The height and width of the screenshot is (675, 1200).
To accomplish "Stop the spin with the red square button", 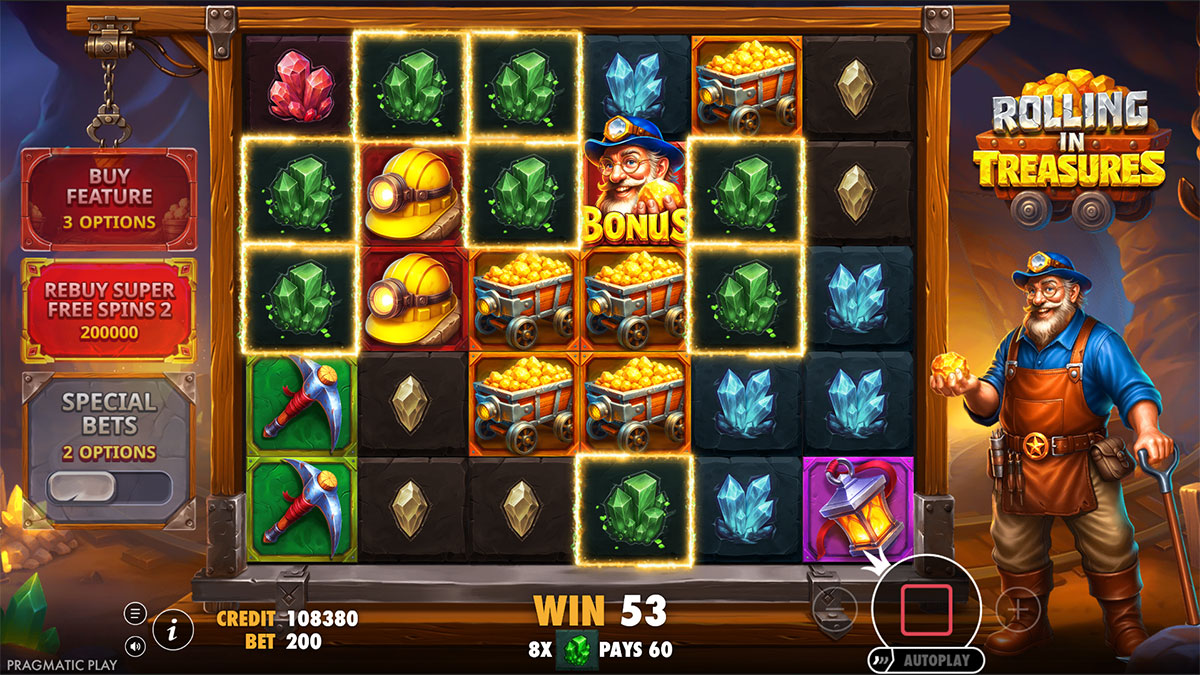I will (x=926, y=610).
